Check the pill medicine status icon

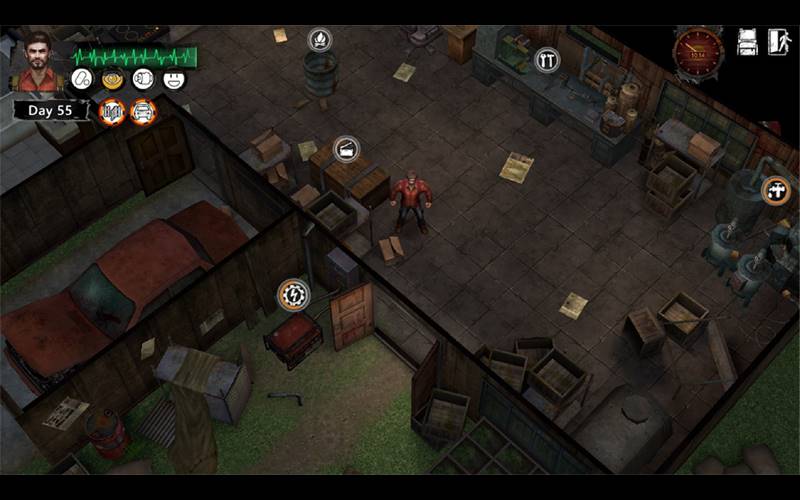(81, 79)
